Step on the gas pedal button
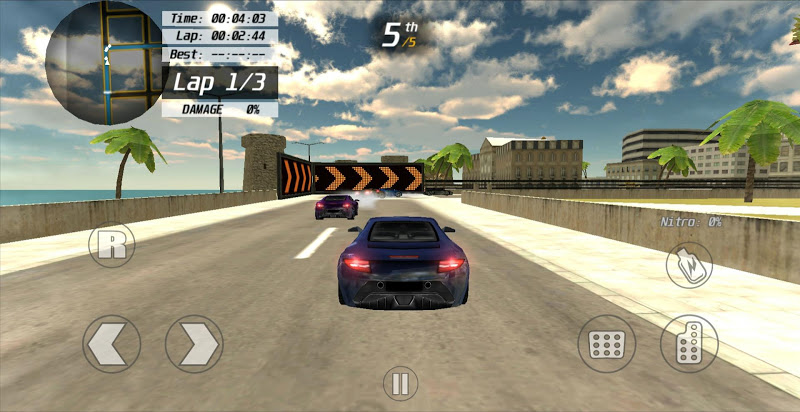Image resolution: width=800 pixels, height=412 pixels. [x=689, y=343]
